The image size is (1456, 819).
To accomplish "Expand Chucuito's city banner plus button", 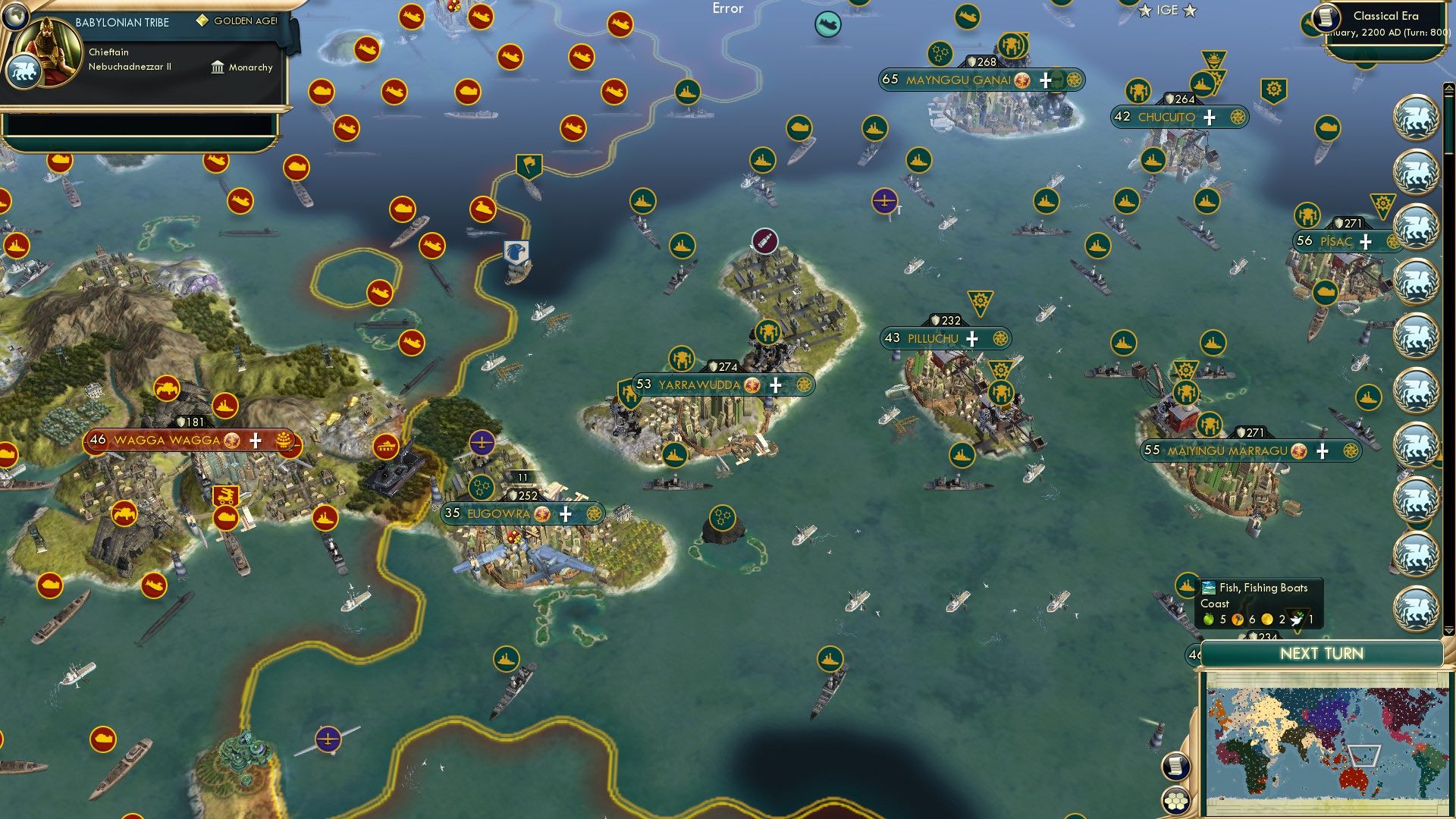I will pyautogui.click(x=1208, y=117).
